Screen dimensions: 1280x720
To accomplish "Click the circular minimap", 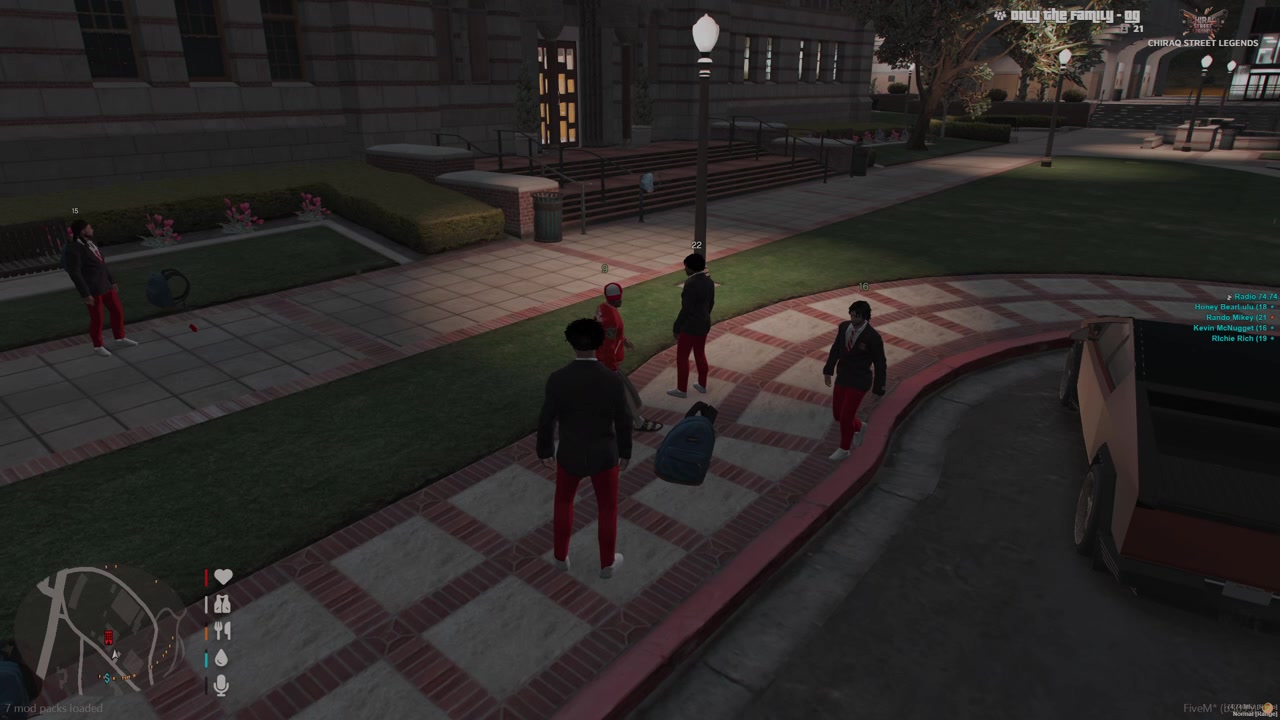I will (98, 630).
